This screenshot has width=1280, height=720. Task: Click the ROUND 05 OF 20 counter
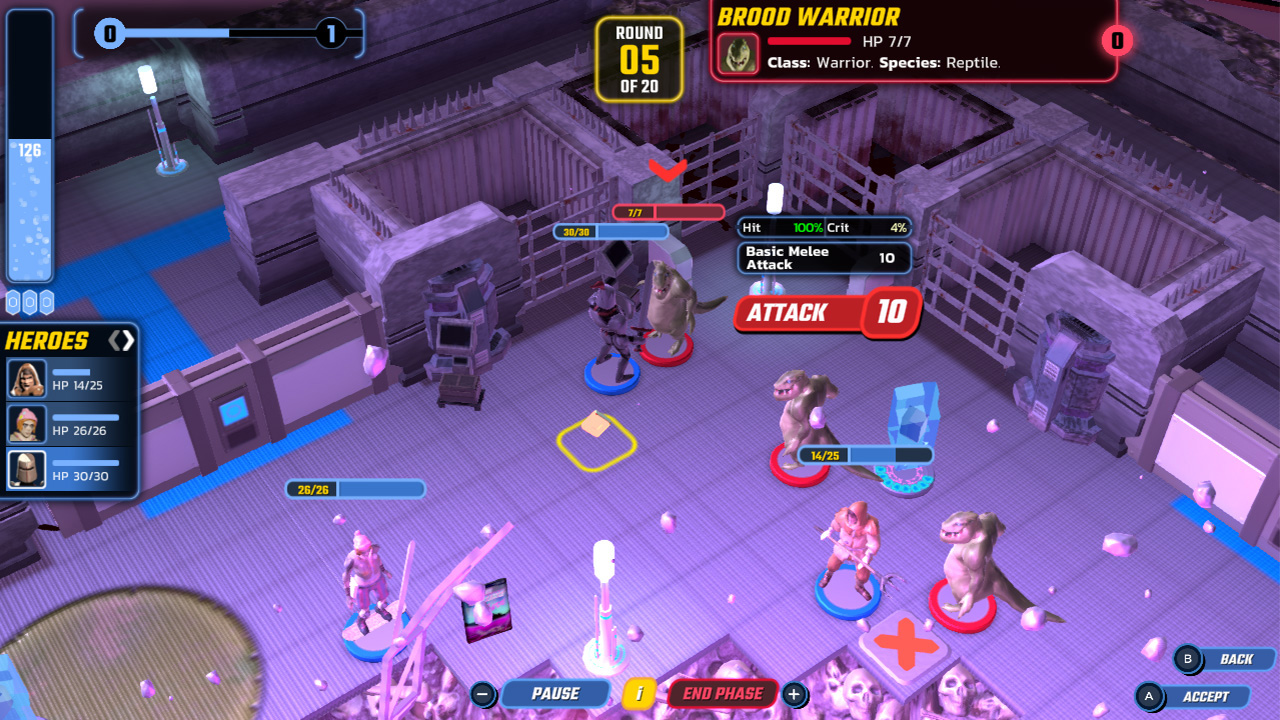coord(638,58)
